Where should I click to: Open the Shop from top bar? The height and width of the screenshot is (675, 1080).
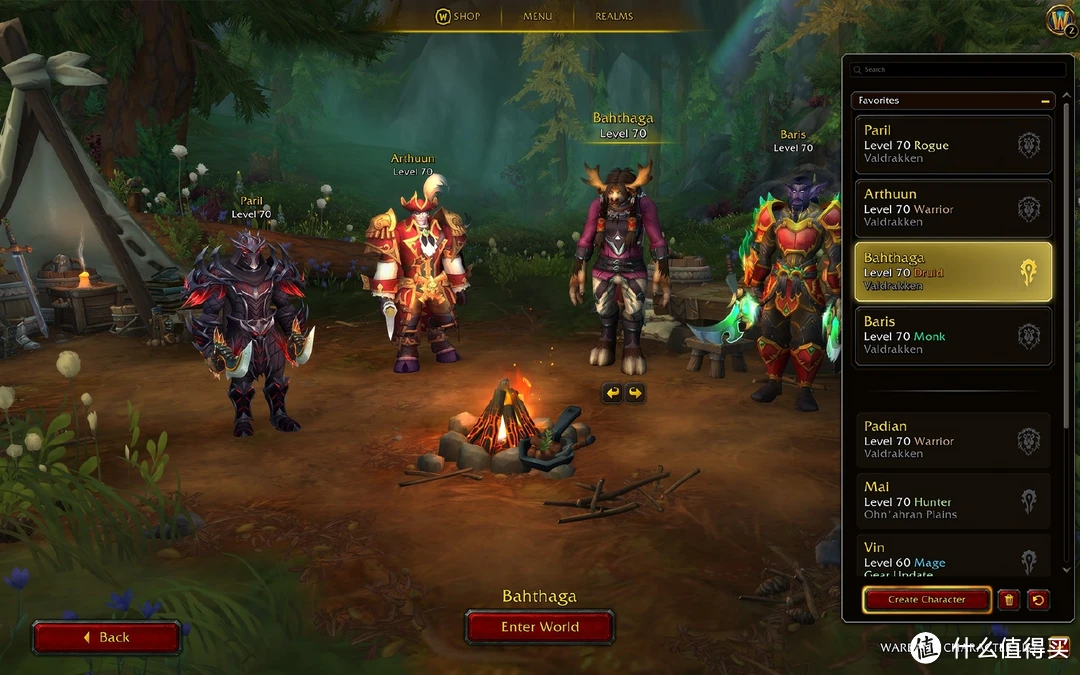[458, 16]
